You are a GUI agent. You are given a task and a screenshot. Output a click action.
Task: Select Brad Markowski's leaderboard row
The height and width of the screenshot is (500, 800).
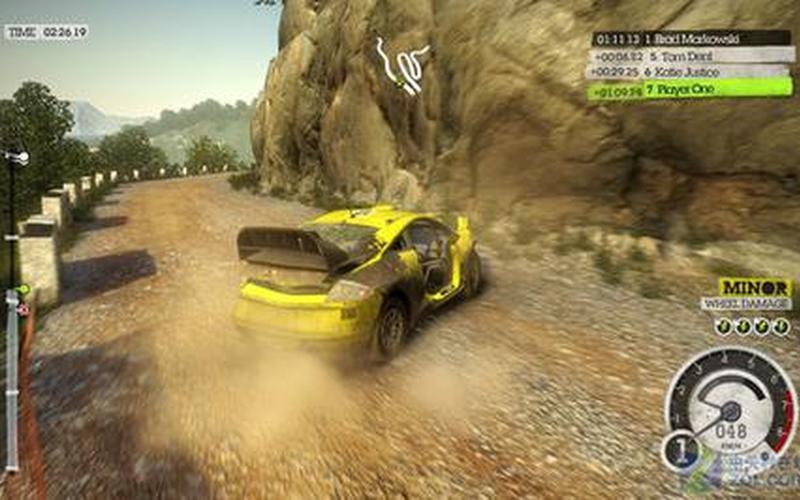(x=690, y=39)
